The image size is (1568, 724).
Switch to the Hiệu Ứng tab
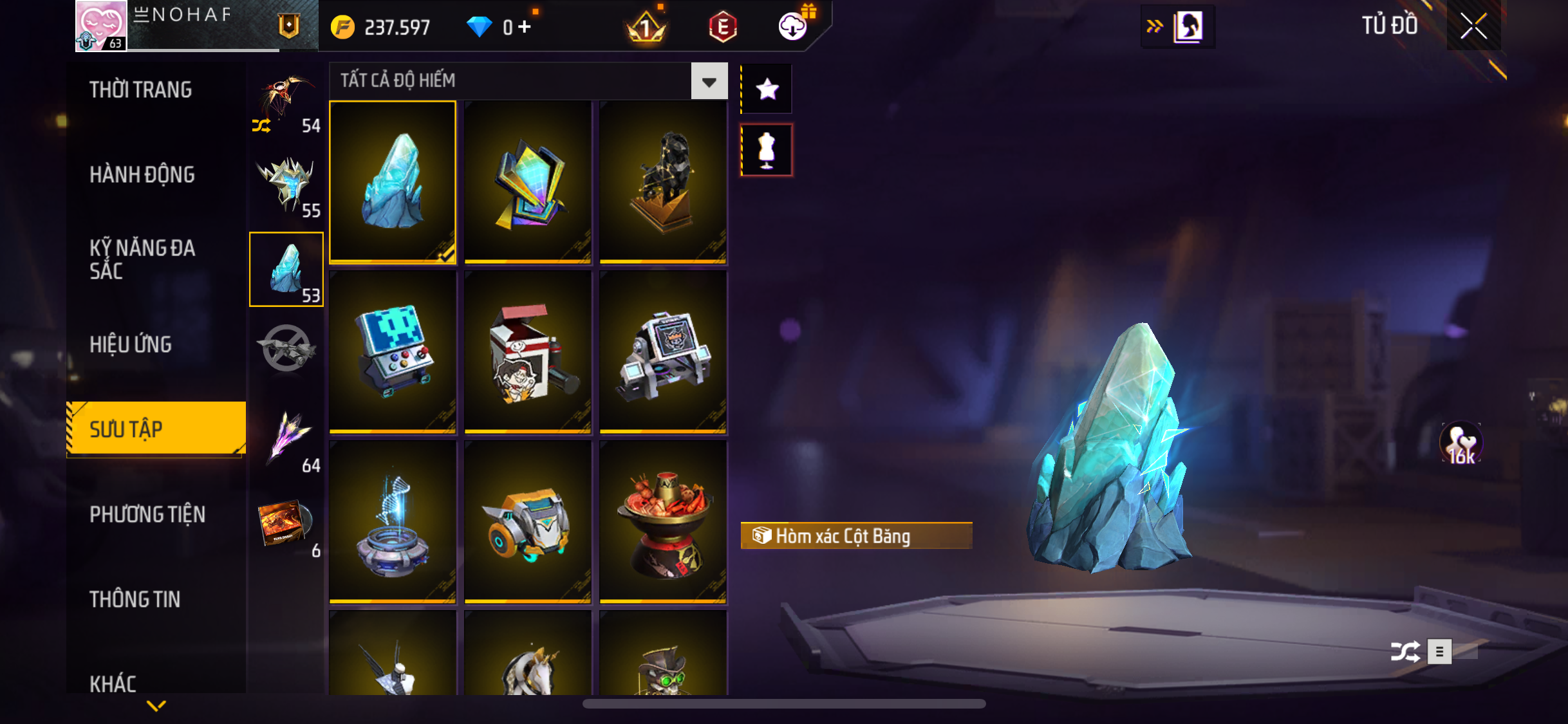click(131, 344)
